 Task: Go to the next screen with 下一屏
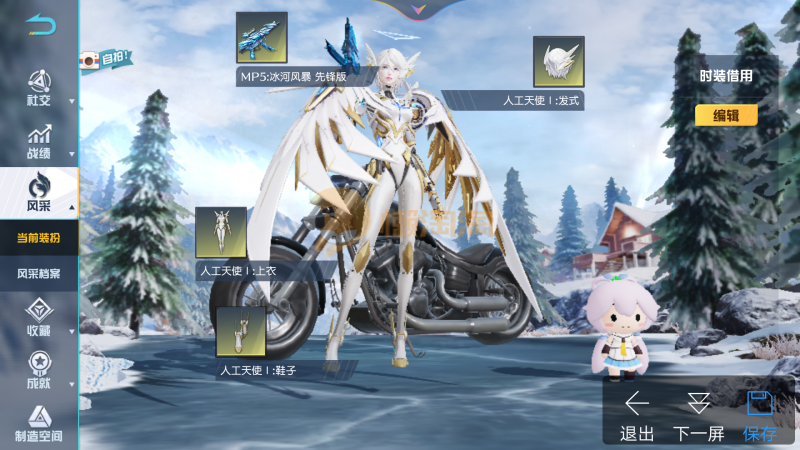pos(699,415)
